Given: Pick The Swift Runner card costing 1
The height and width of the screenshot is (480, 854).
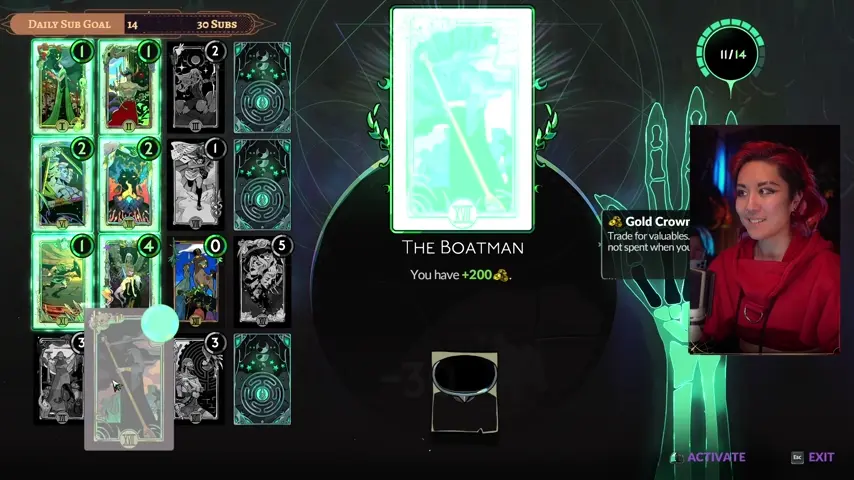Looking at the screenshot, I should (62, 281).
